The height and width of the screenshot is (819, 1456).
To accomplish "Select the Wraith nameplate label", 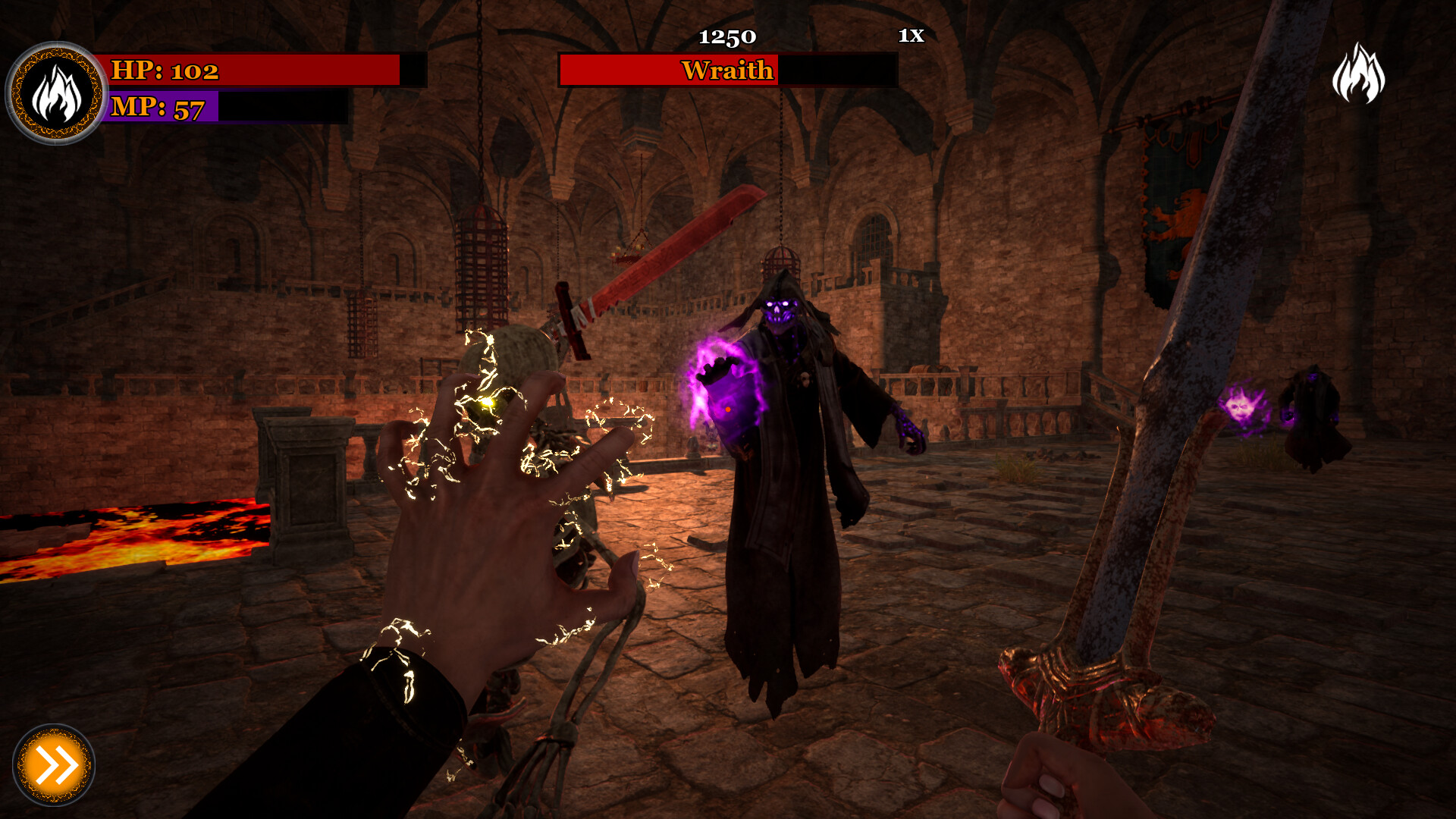I will pyautogui.click(x=726, y=72).
